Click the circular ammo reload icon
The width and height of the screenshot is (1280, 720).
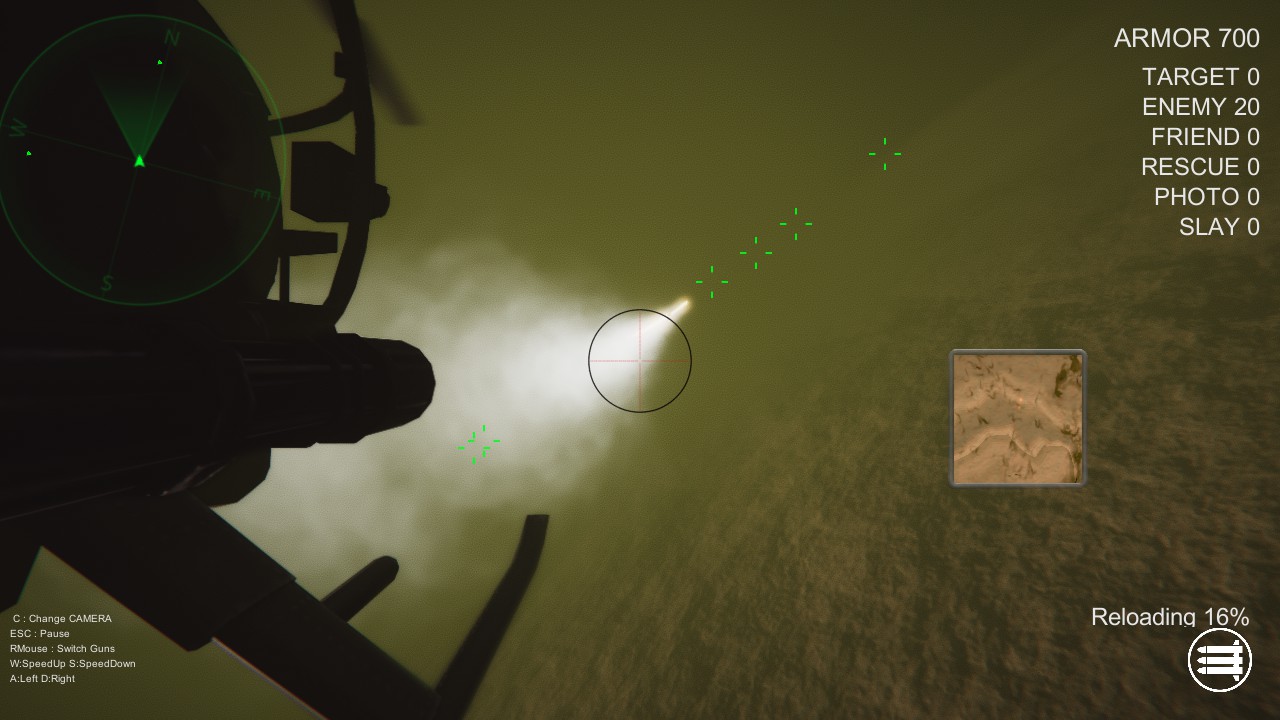pyautogui.click(x=1219, y=659)
